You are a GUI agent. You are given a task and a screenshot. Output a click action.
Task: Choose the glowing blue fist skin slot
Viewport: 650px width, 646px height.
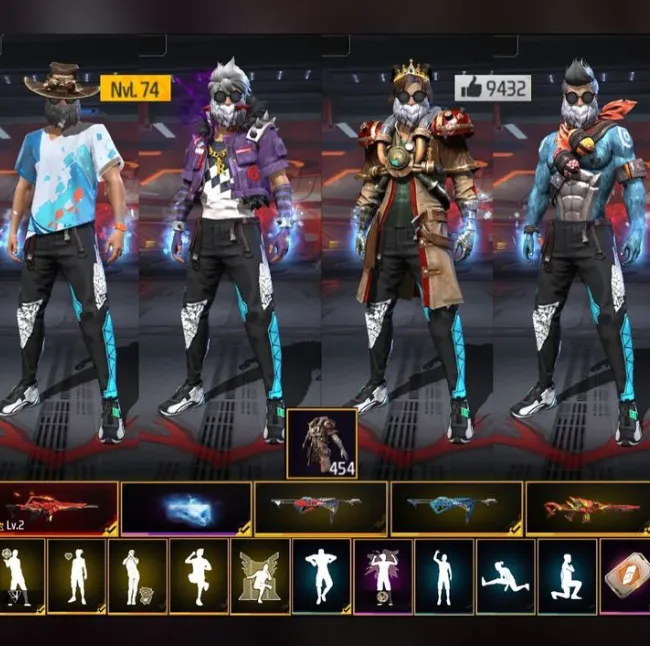tap(186, 509)
